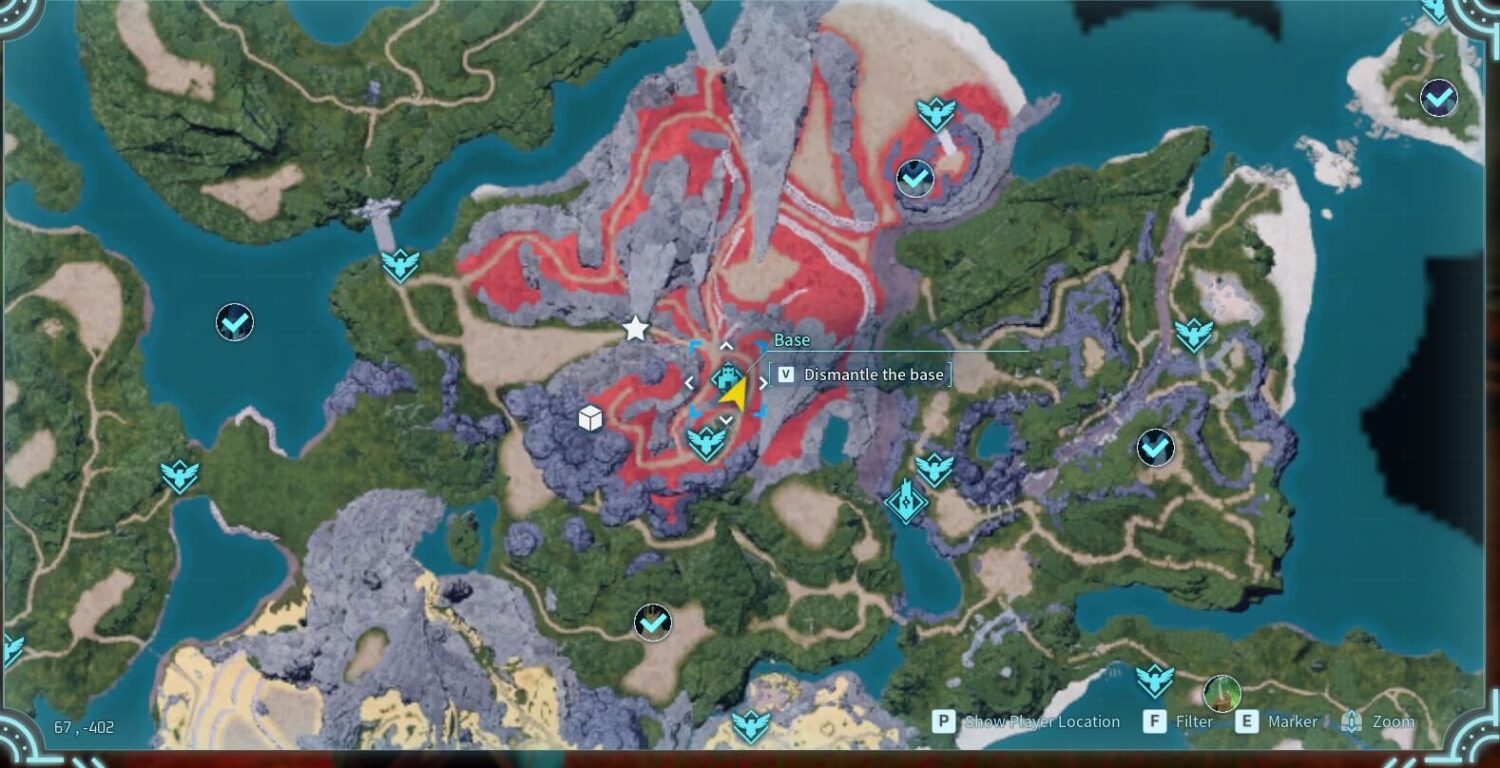Activate the Zoom control in the bottom bar
Image resolution: width=1500 pixels, height=768 pixels.
point(1390,722)
